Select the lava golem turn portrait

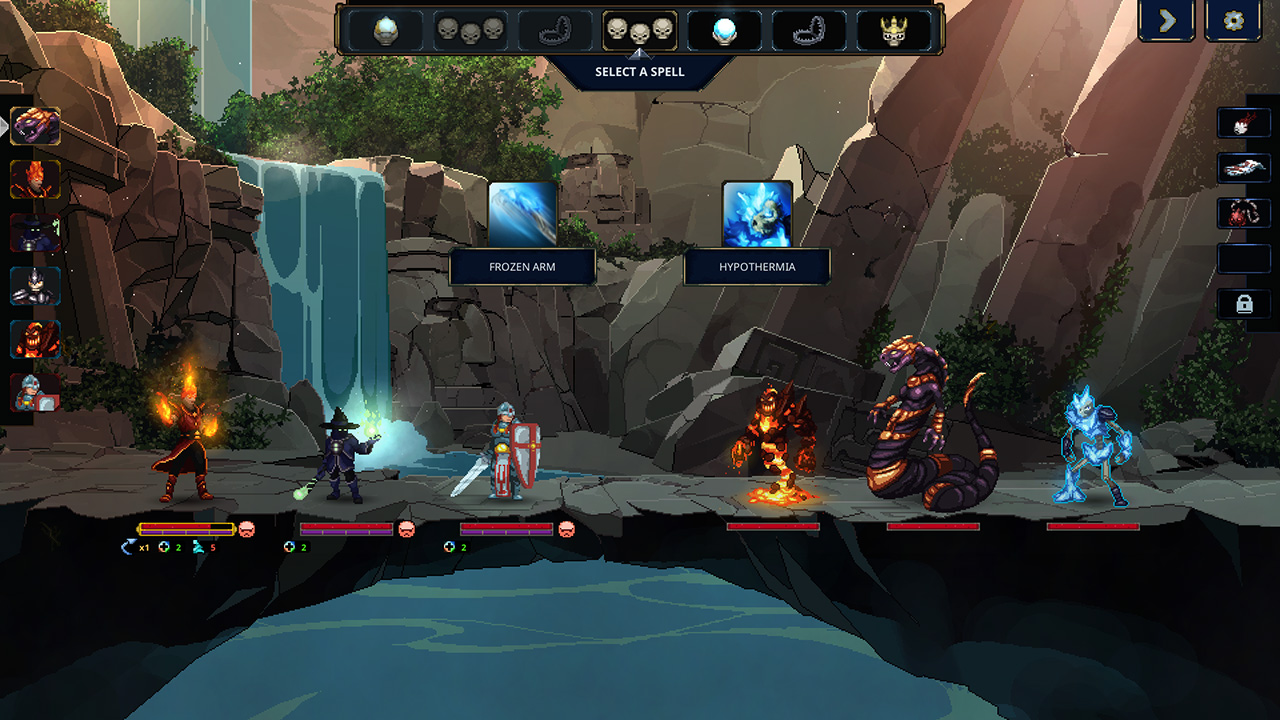click(35, 339)
